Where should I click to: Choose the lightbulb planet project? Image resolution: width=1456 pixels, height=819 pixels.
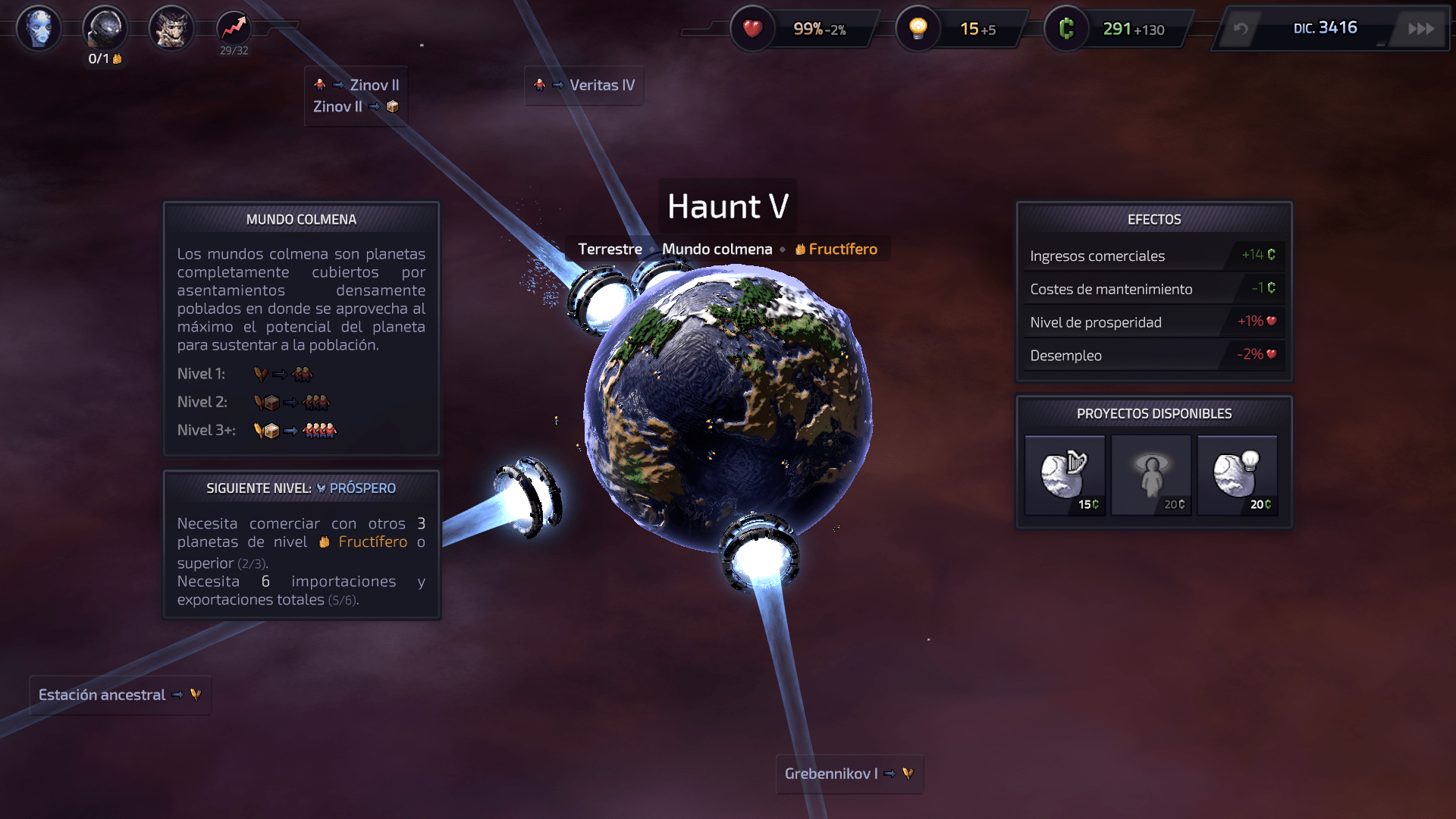[1238, 475]
